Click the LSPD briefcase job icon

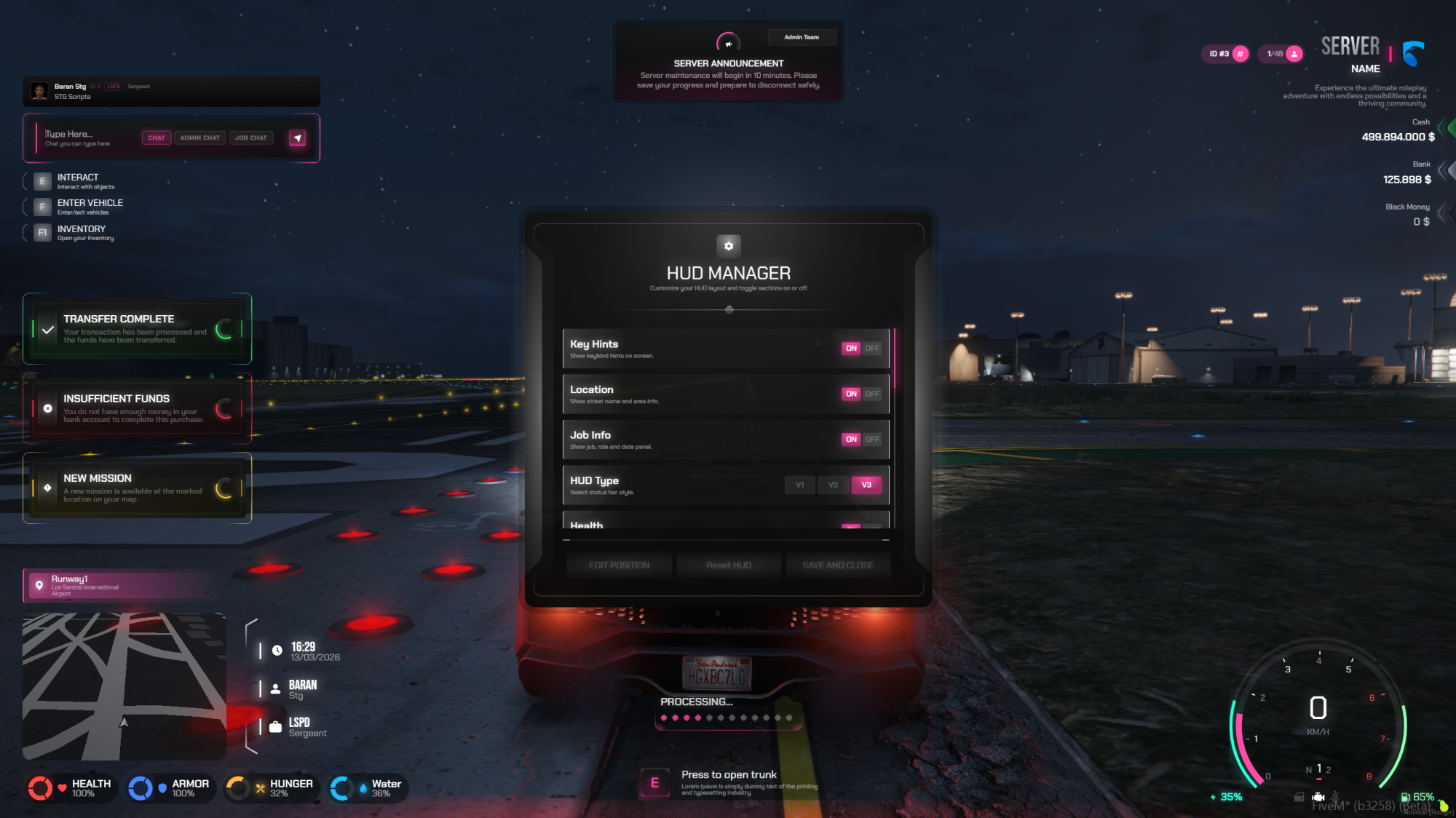[275, 726]
